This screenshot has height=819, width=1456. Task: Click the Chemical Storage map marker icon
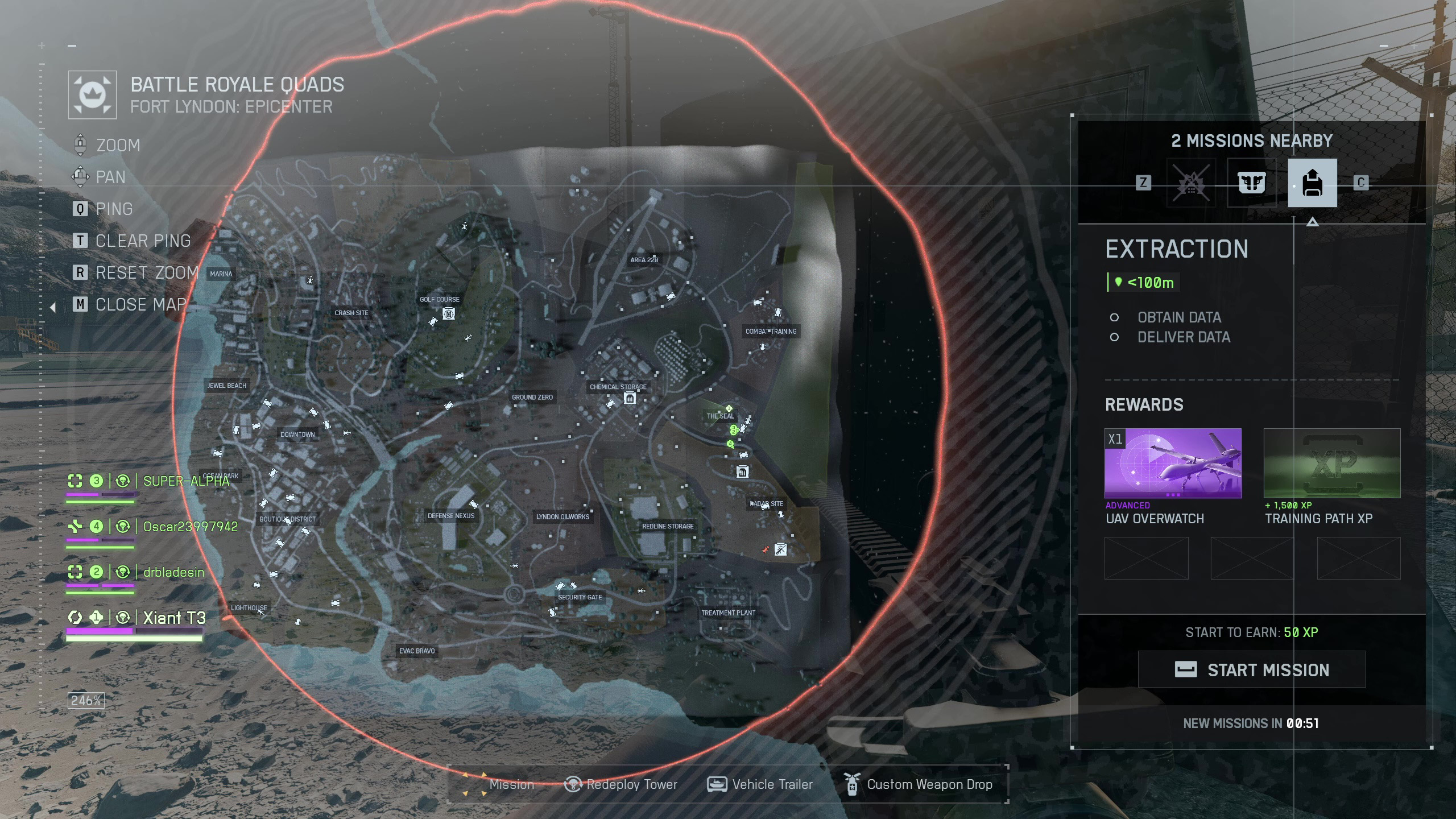point(630,399)
